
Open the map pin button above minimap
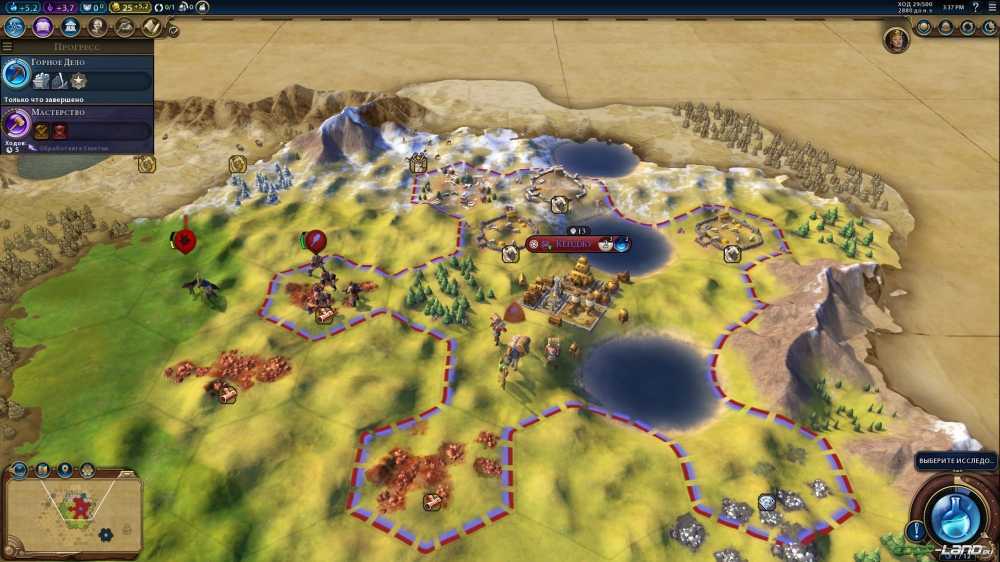65,470
